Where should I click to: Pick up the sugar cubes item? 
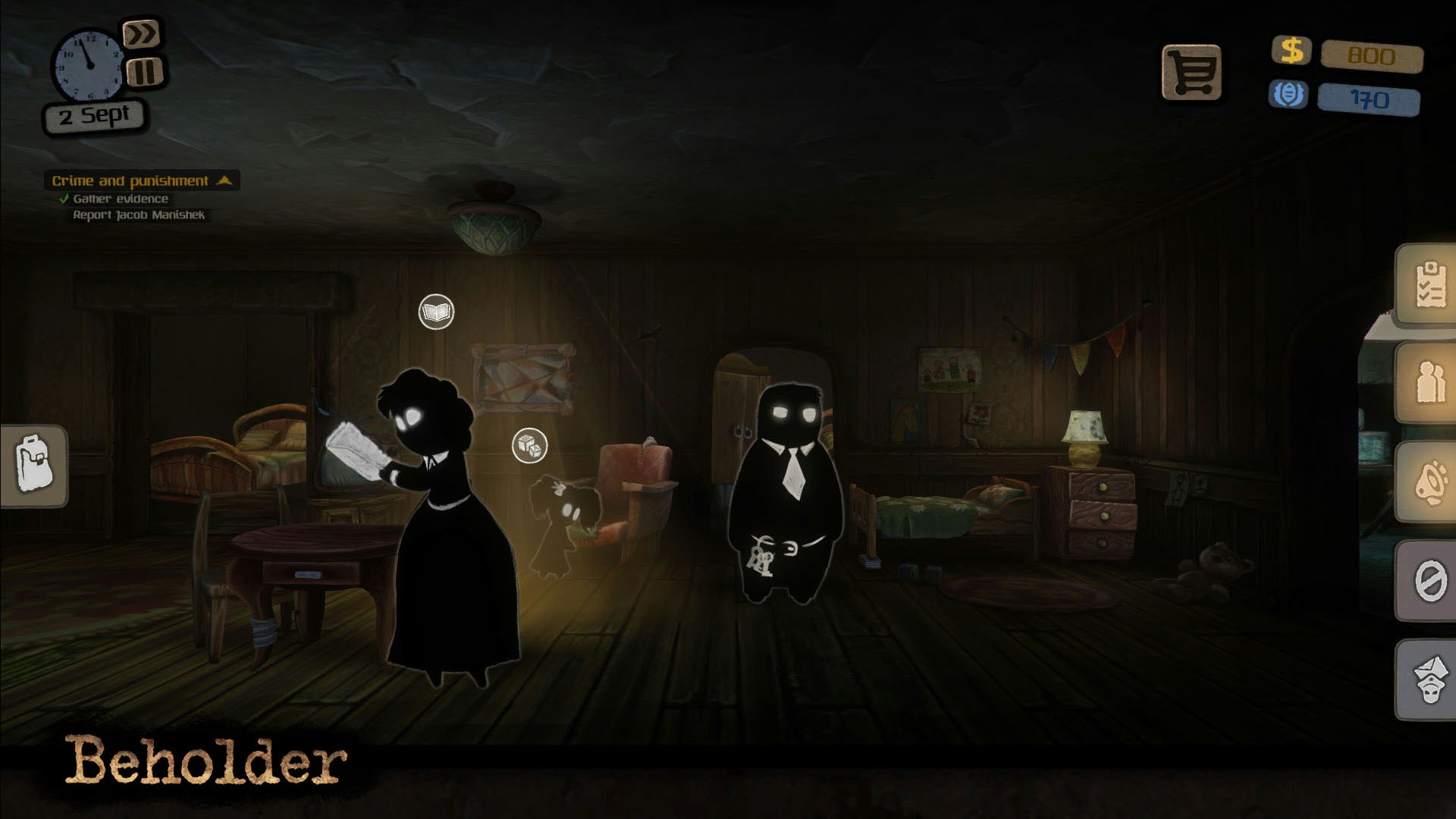[x=531, y=447]
